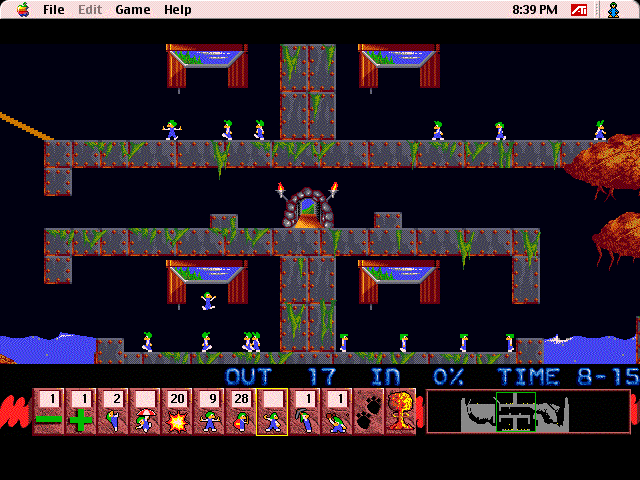Decrease the release rate with the minus button

(x=48, y=412)
